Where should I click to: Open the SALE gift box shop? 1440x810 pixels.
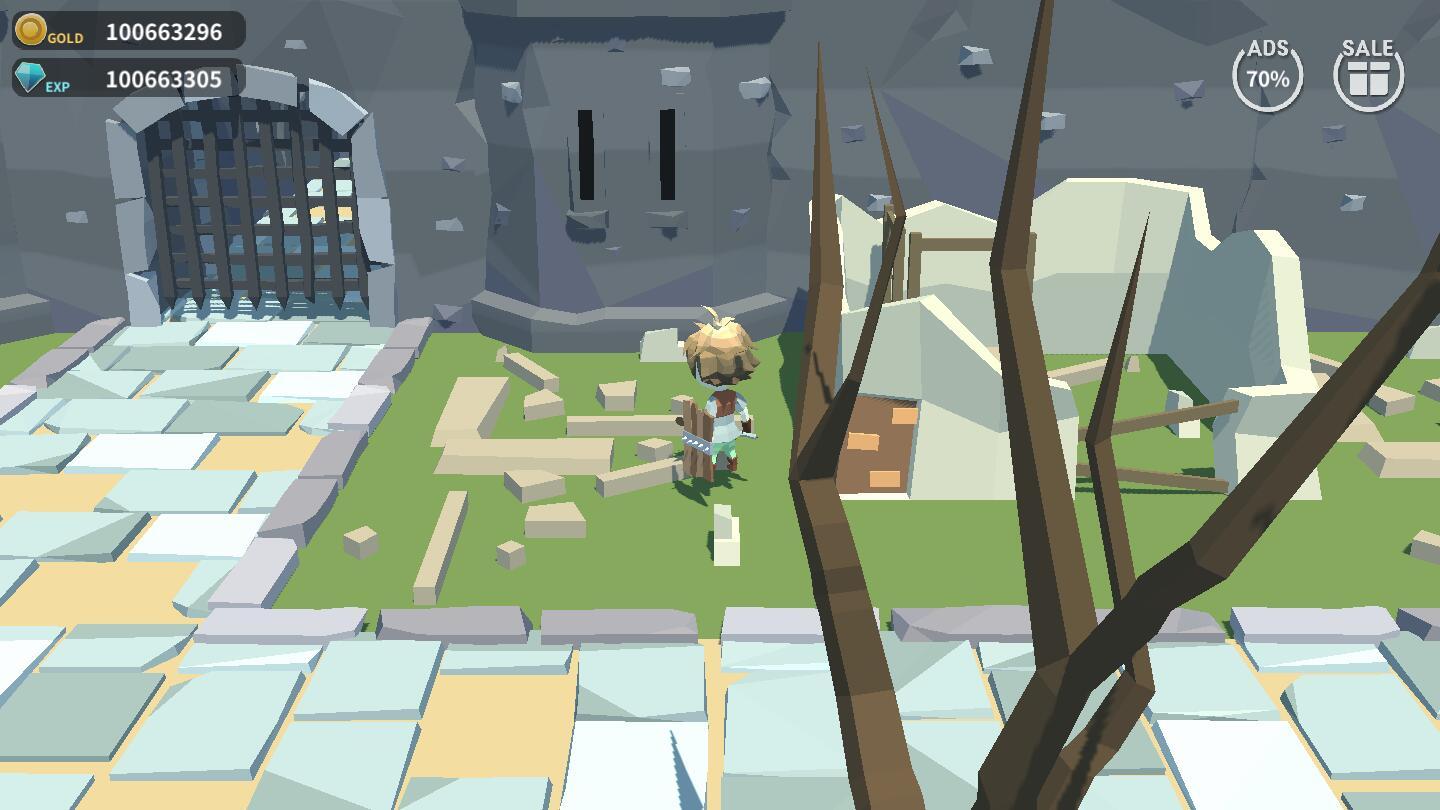pyautogui.click(x=1368, y=75)
